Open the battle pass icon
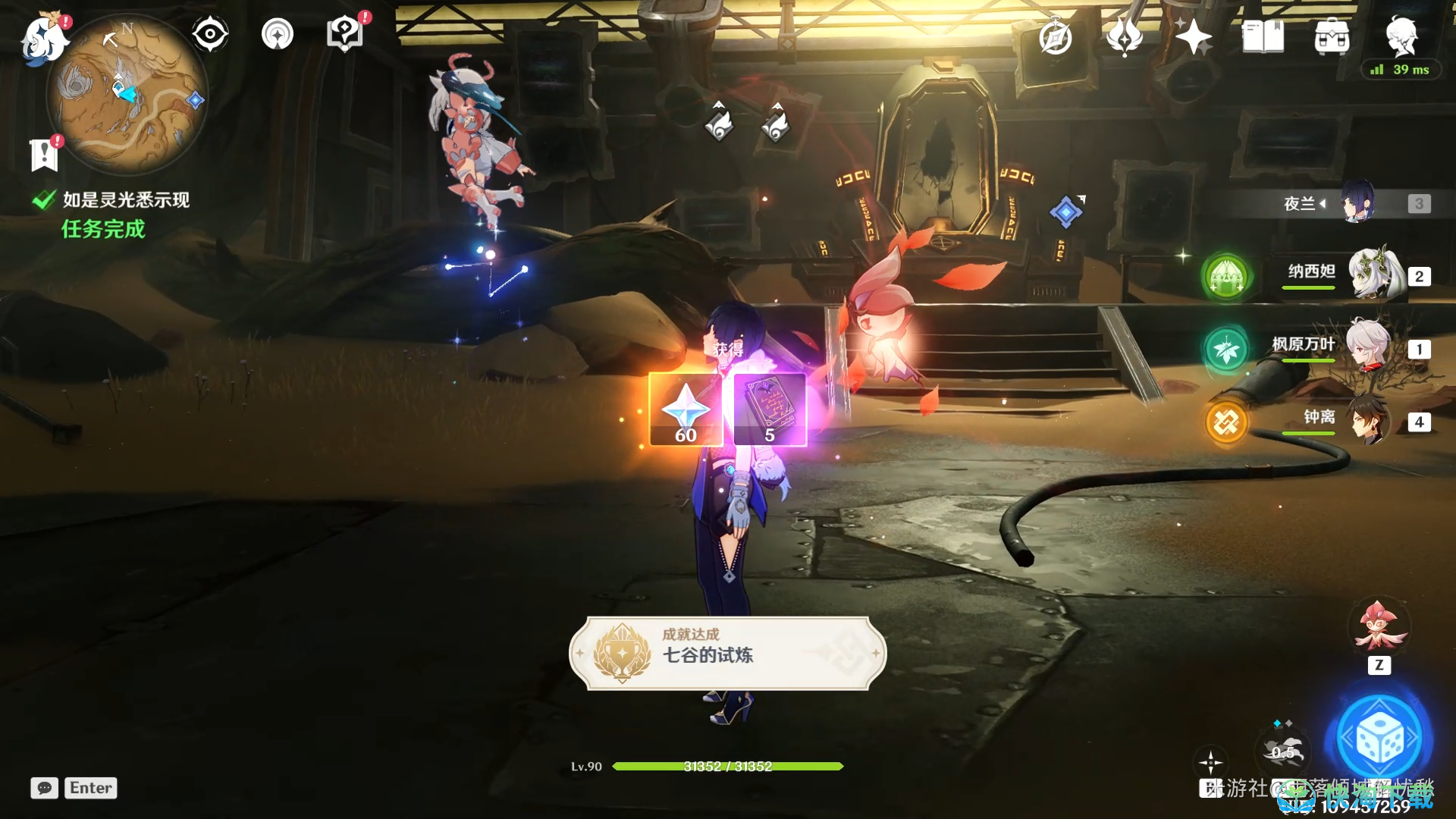The height and width of the screenshot is (819, 1456). [x=1124, y=36]
